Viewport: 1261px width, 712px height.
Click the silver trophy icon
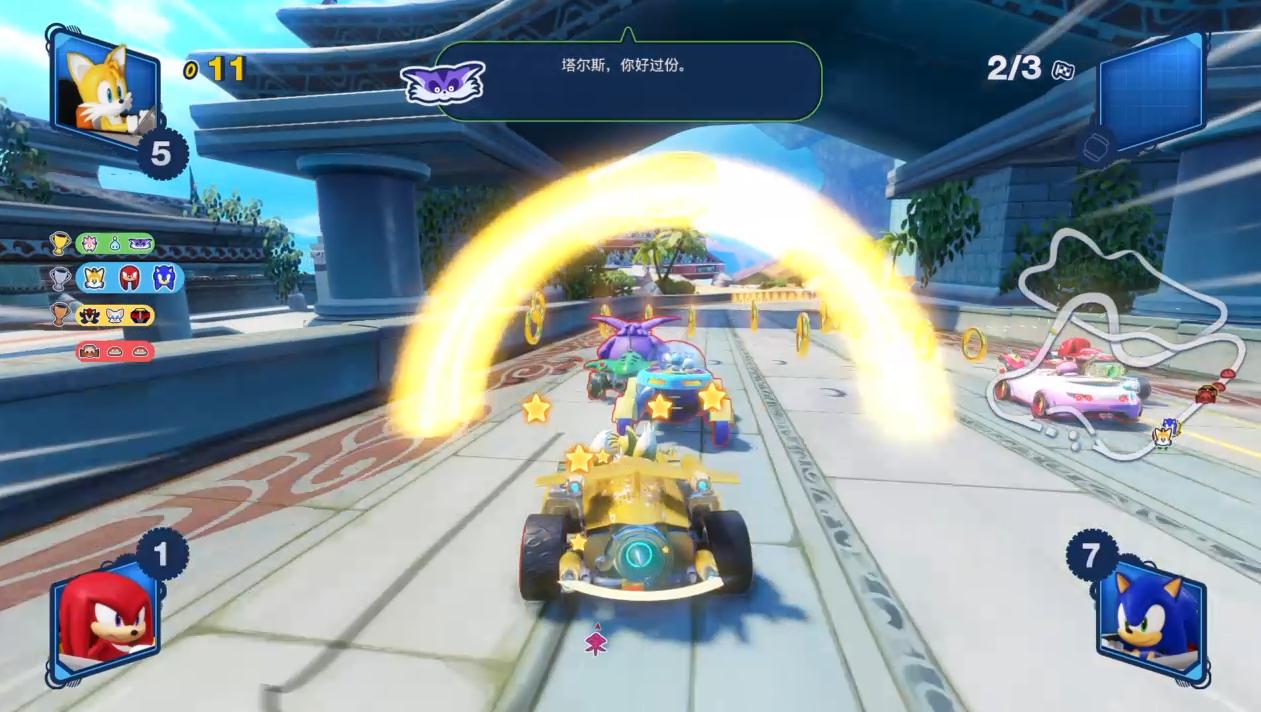tap(60, 279)
